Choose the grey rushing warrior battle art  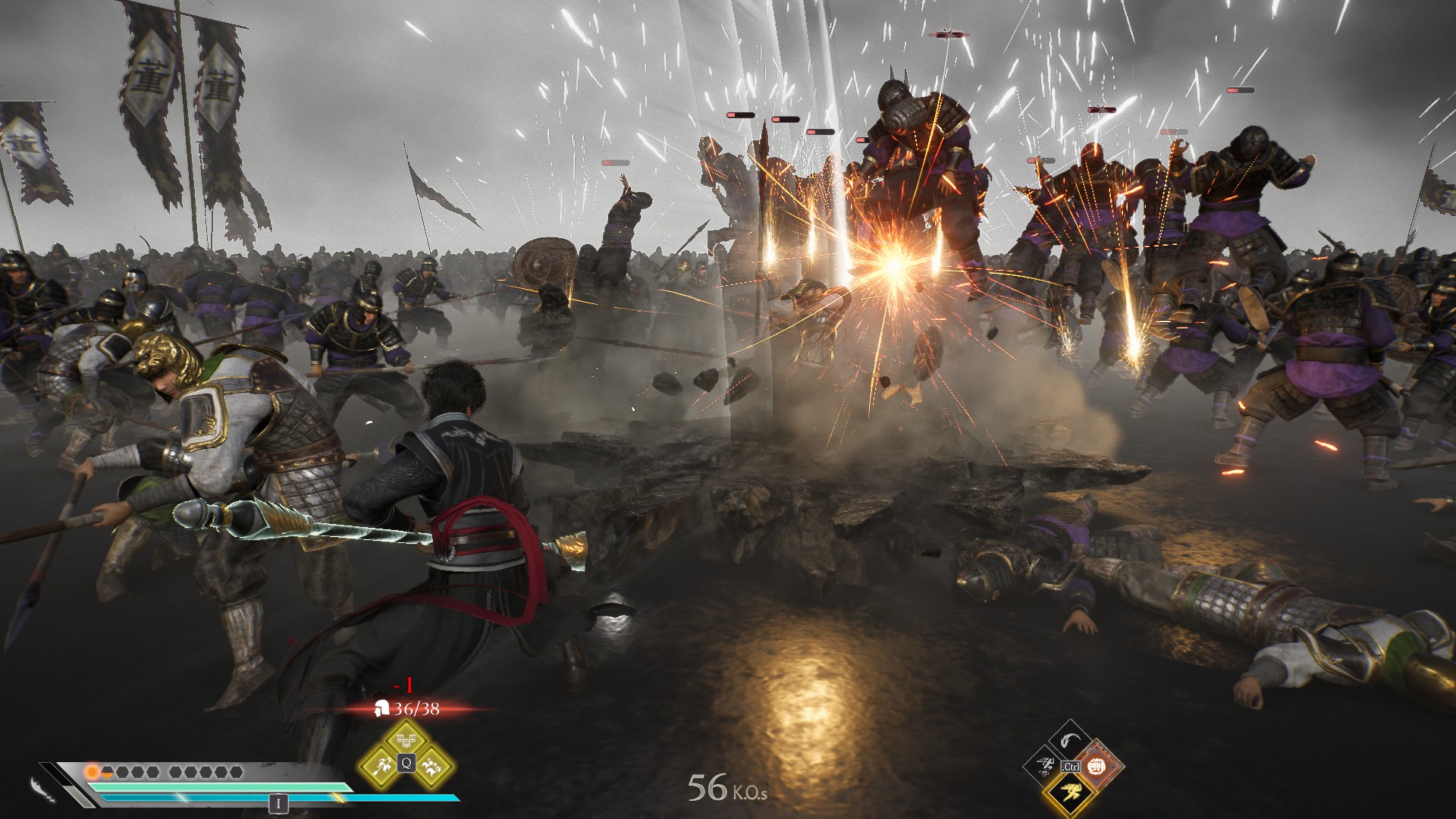(x=1044, y=767)
